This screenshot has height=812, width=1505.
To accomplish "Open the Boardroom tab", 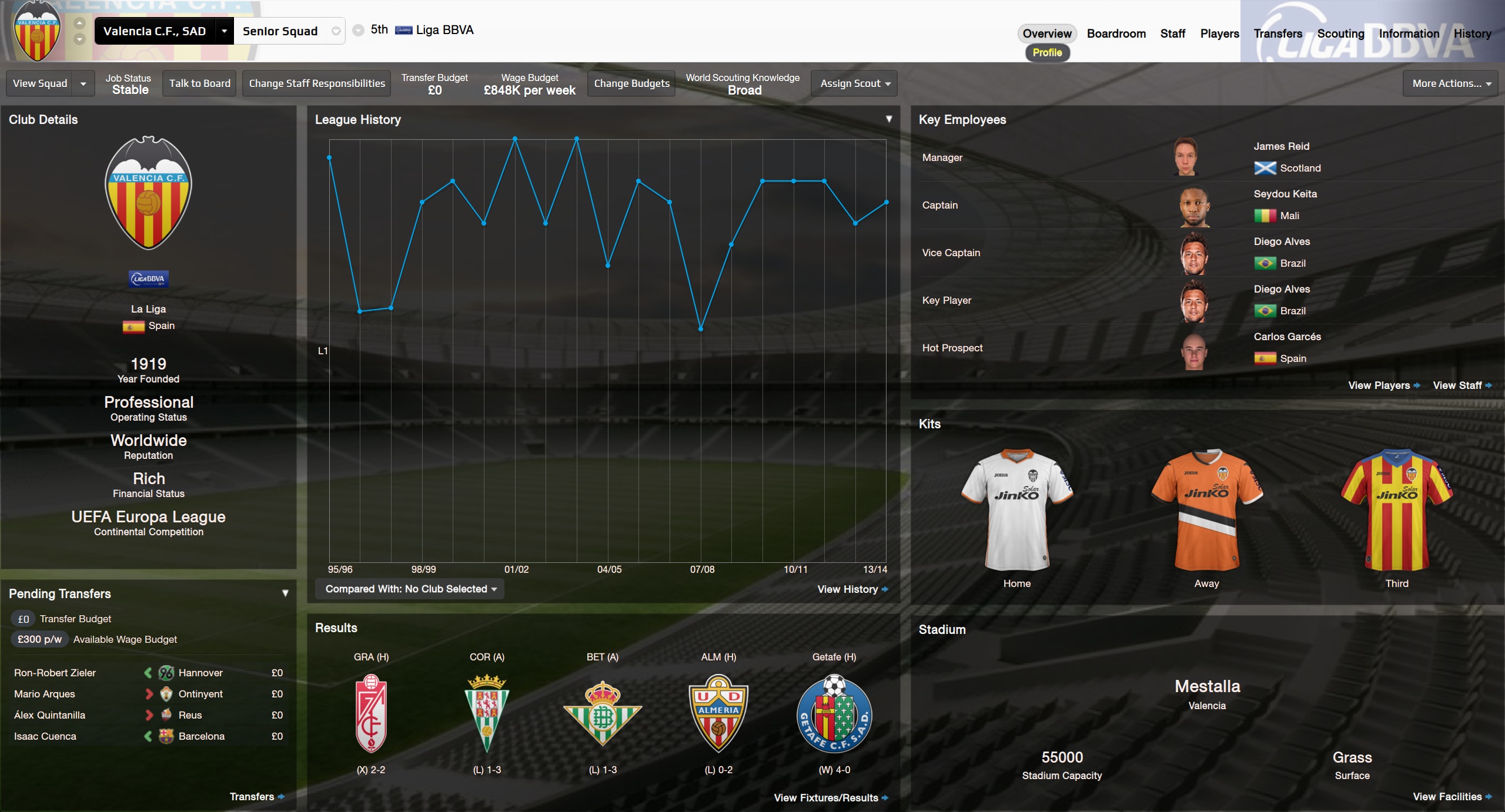I will pos(1116,33).
